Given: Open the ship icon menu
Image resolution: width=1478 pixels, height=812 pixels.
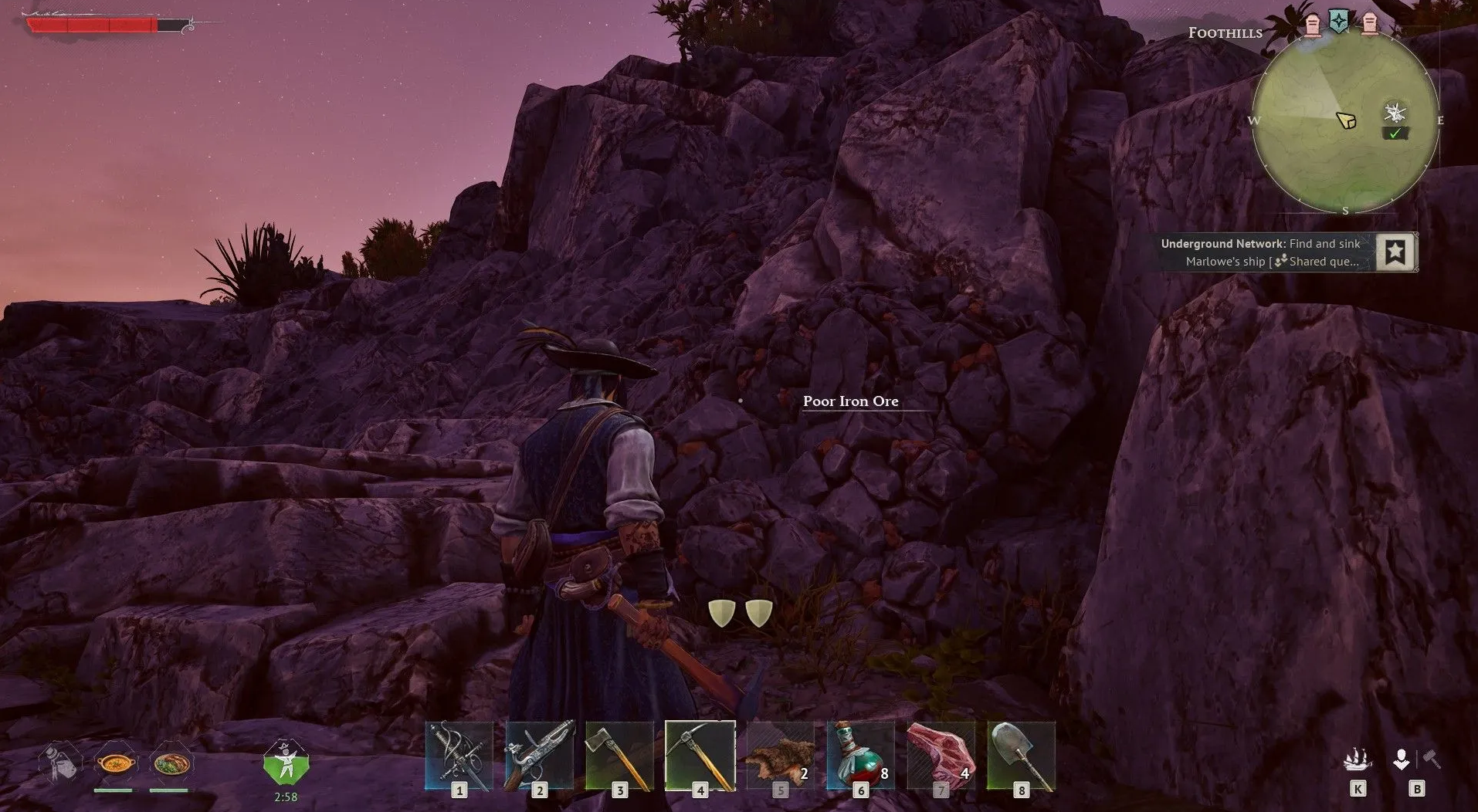Looking at the screenshot, I should [x=1358, y=760].
